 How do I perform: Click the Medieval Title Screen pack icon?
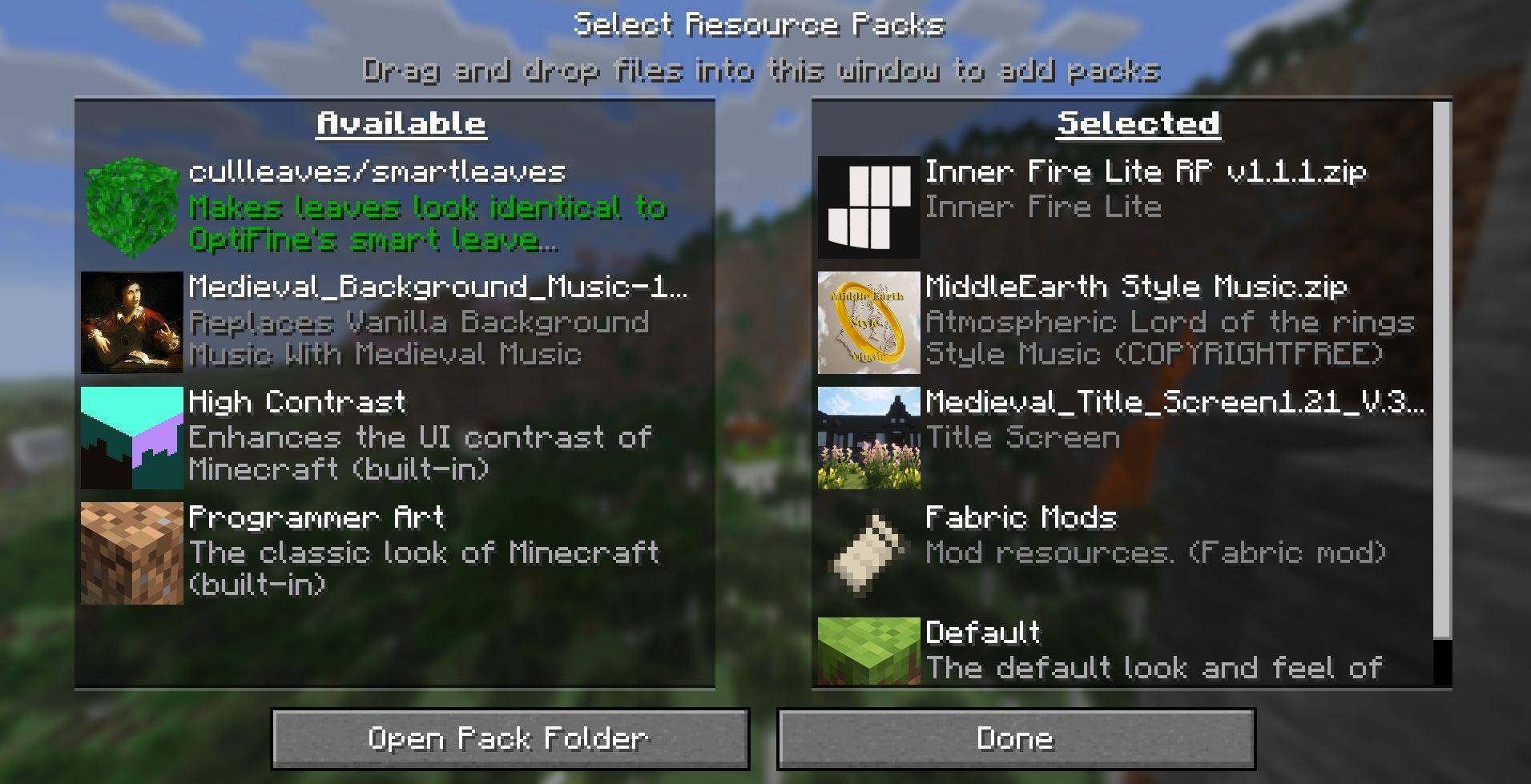[x=868, y=437]
